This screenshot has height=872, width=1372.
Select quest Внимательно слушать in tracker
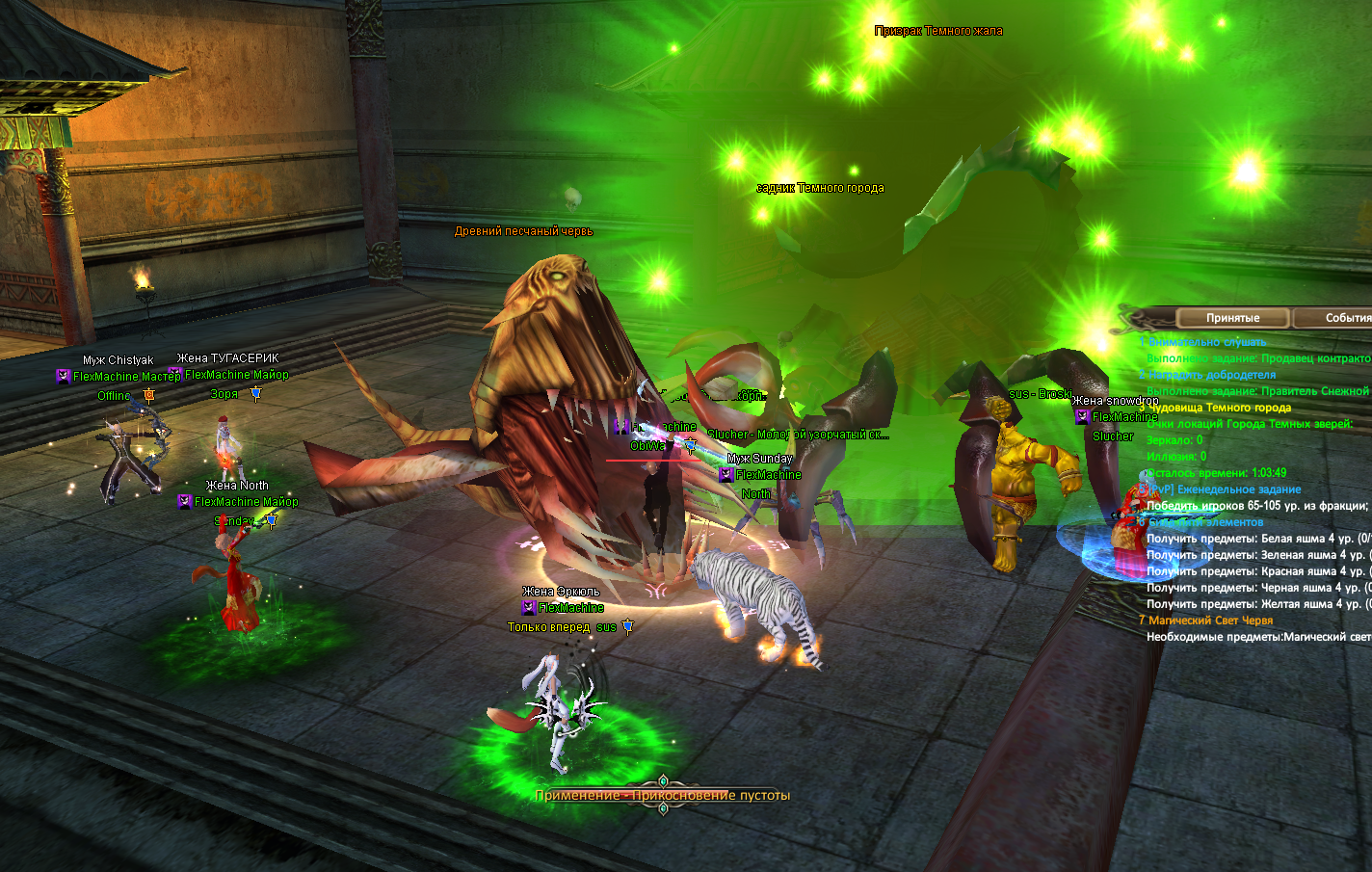click(1206, 342)
